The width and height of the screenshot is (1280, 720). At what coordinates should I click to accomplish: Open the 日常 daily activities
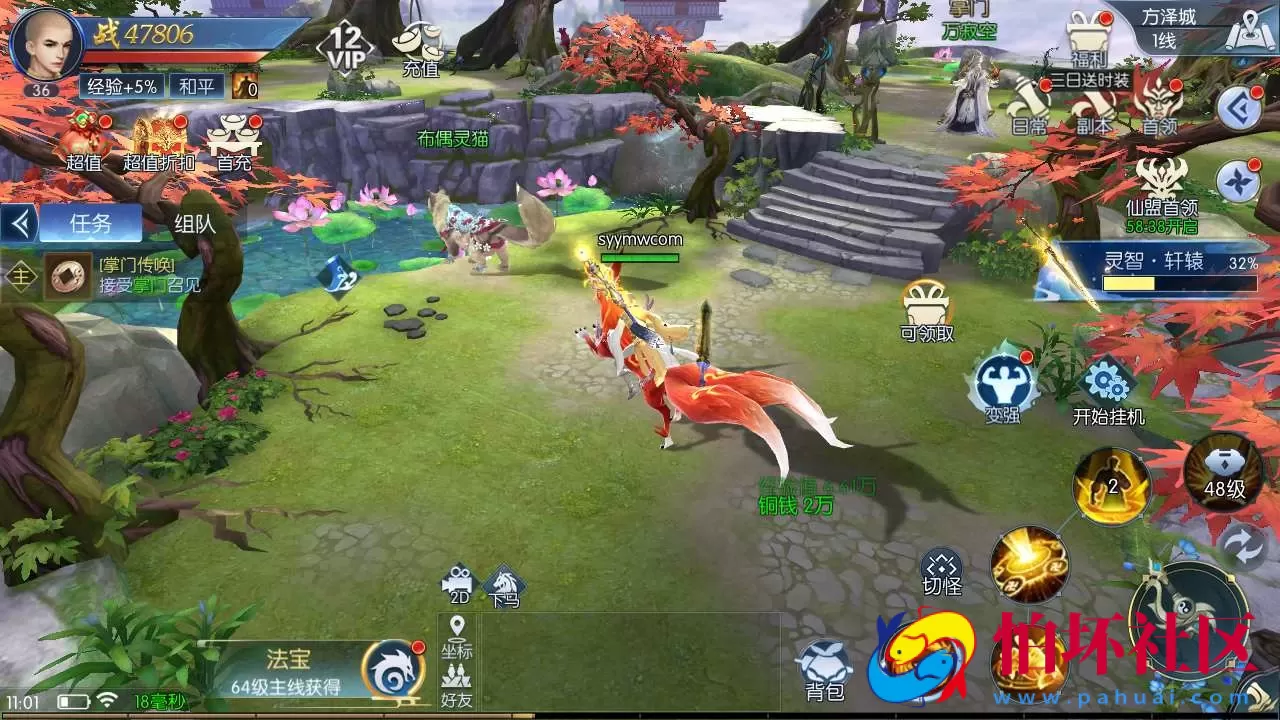click(1029, 105)
